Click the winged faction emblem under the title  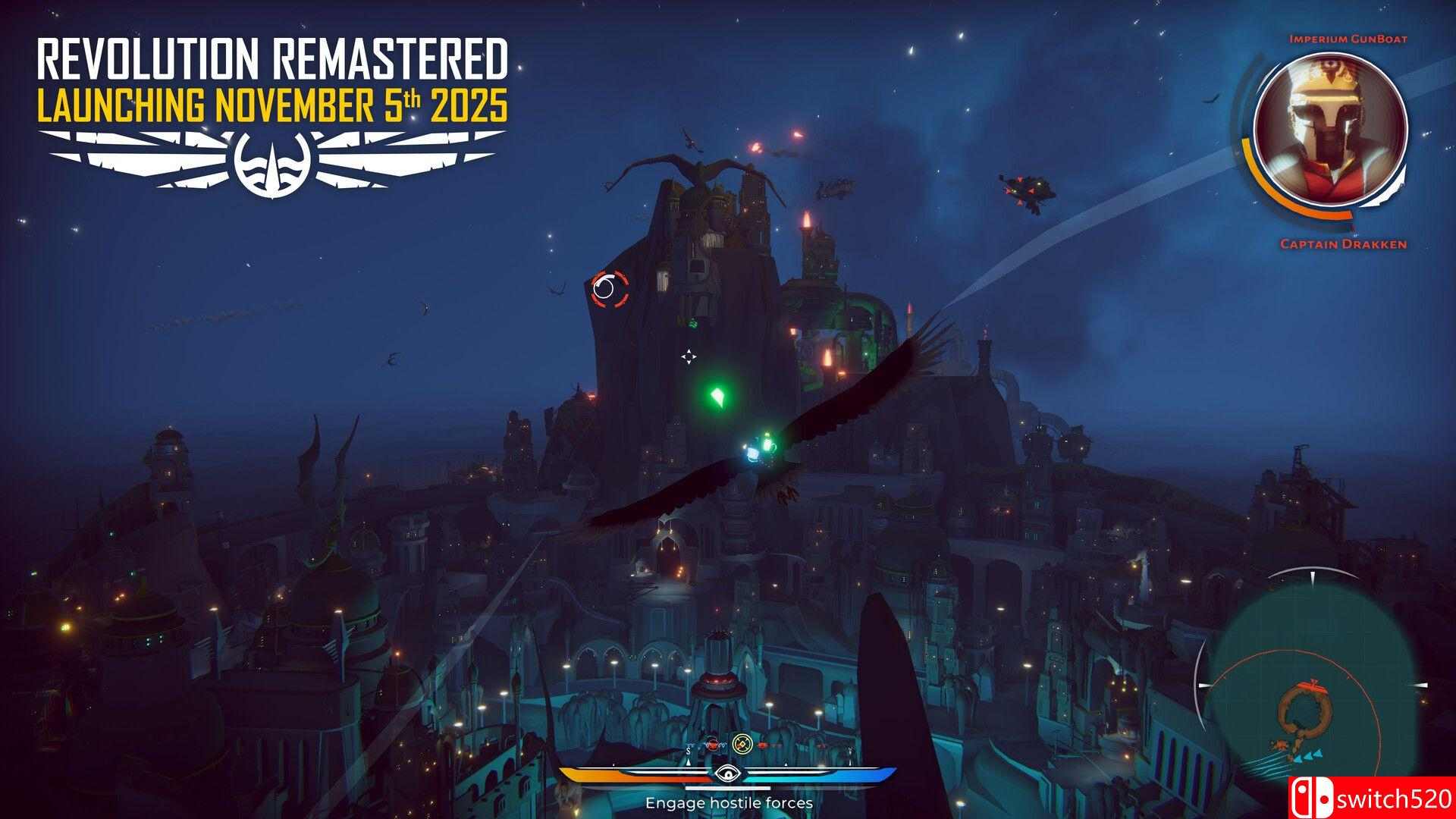(271, 163)
